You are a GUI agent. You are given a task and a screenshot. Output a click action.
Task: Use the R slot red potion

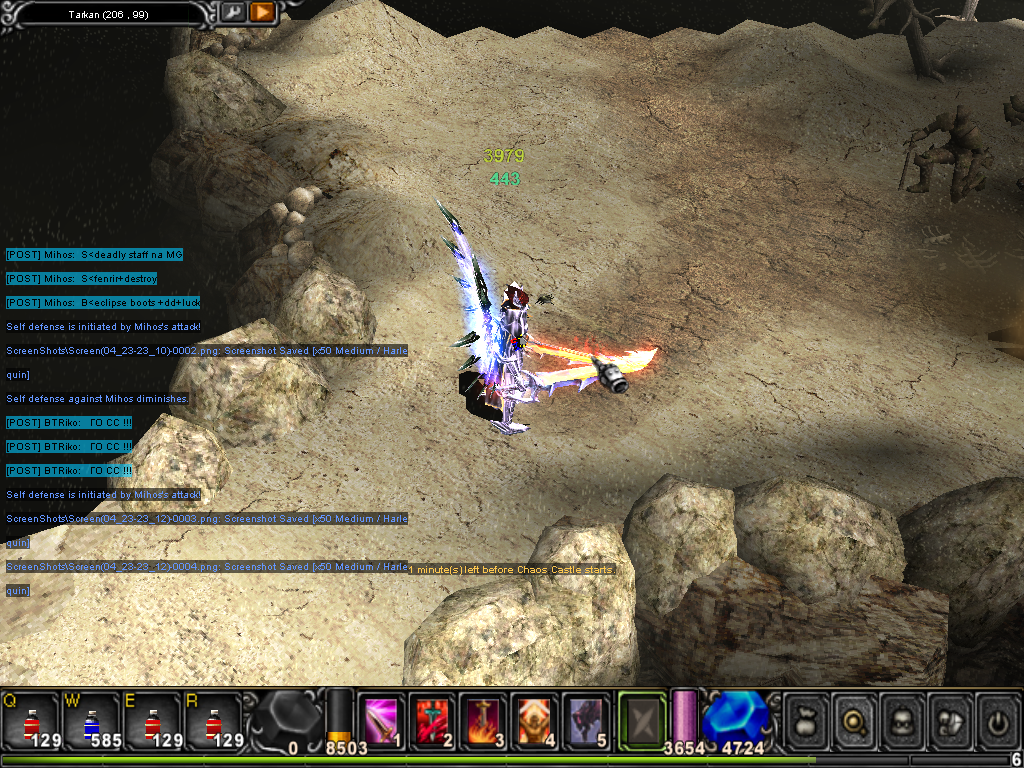coord(212,720)
